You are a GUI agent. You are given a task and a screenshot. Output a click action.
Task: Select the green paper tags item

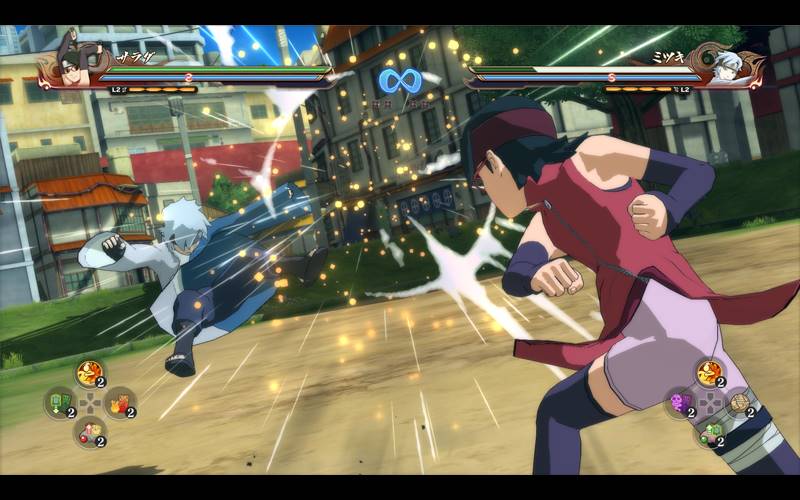pos(60,402)
